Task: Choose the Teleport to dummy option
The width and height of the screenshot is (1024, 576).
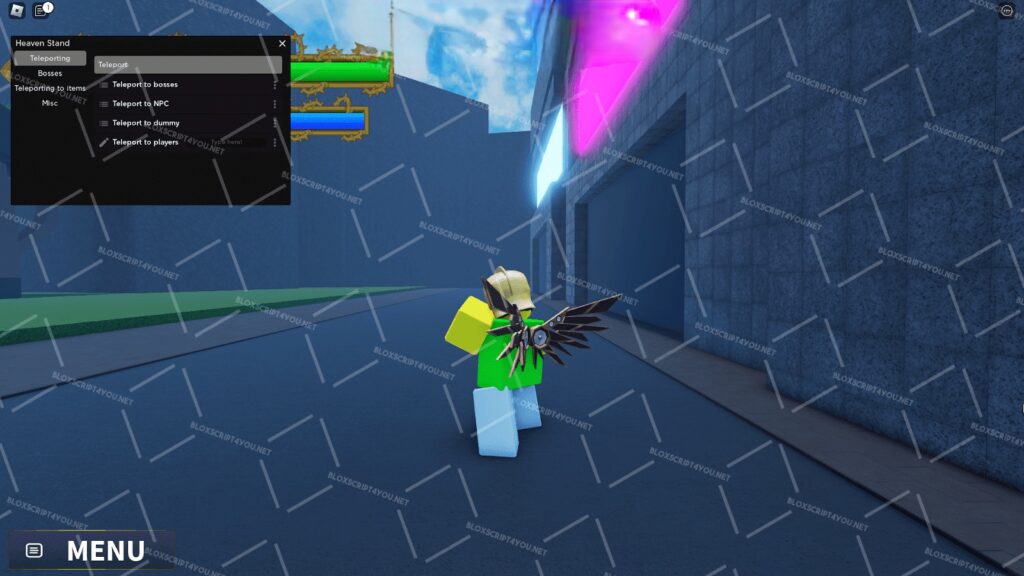Action: [145, 123]
